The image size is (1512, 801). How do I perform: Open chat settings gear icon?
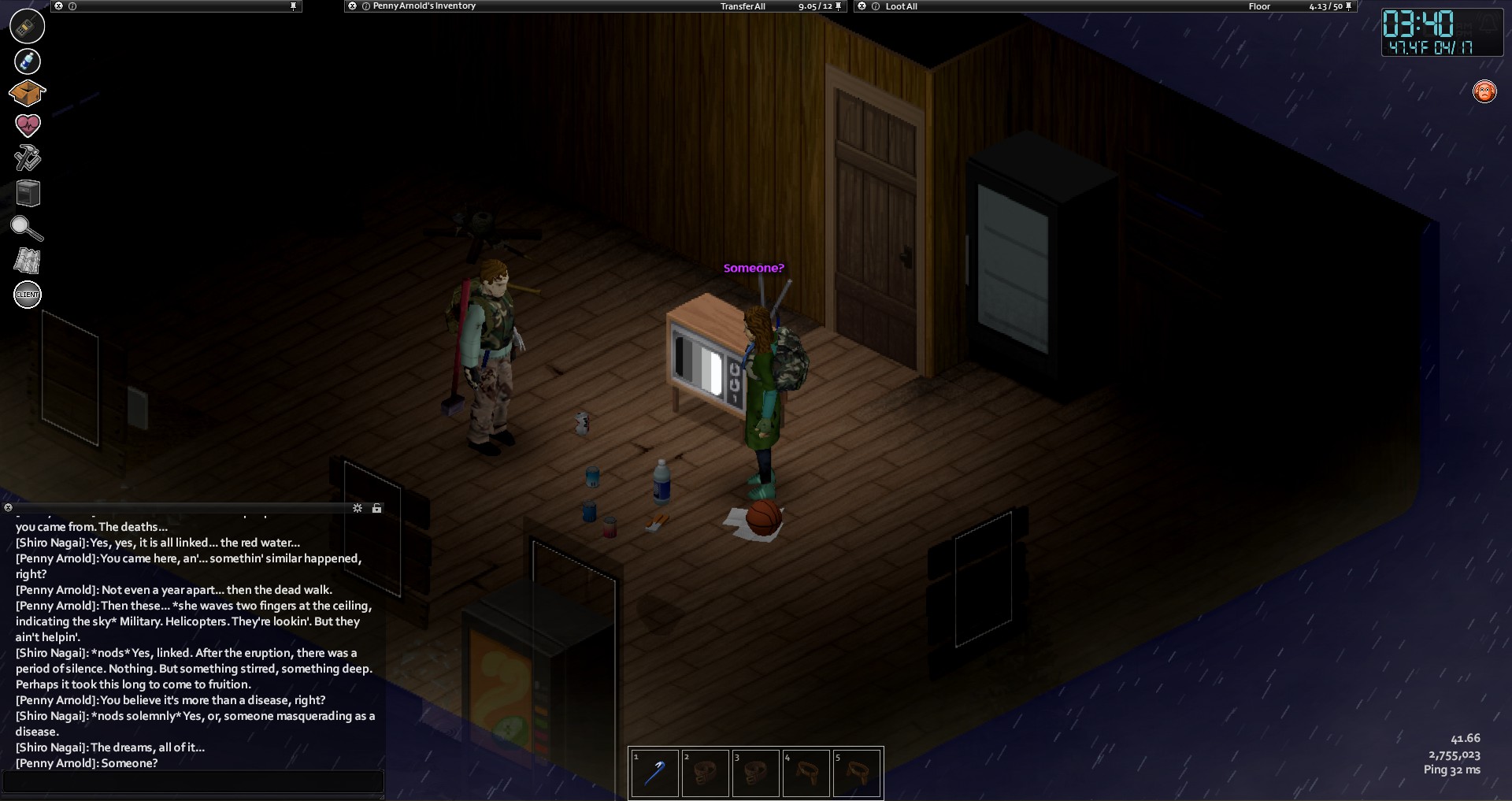click(x=358, y=508)
